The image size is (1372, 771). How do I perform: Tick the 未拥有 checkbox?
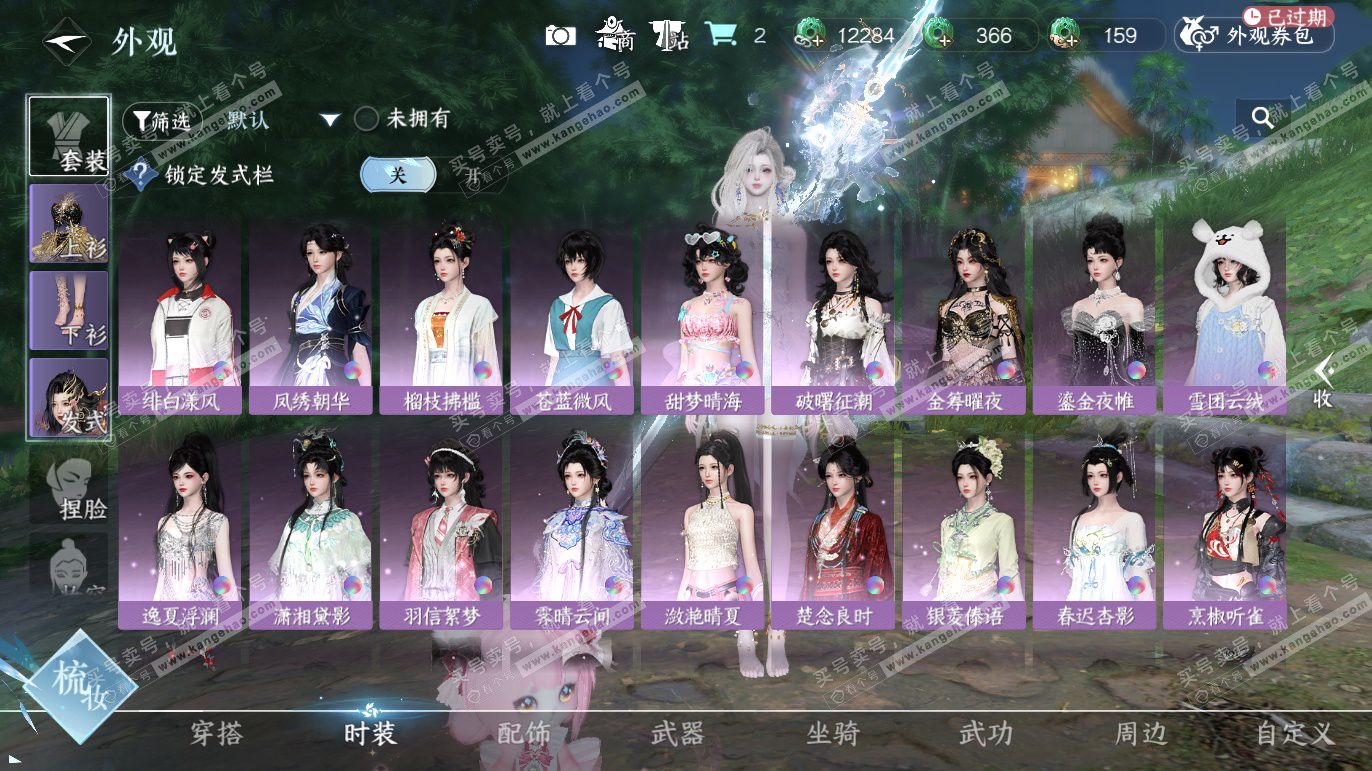tap(367, 119)
